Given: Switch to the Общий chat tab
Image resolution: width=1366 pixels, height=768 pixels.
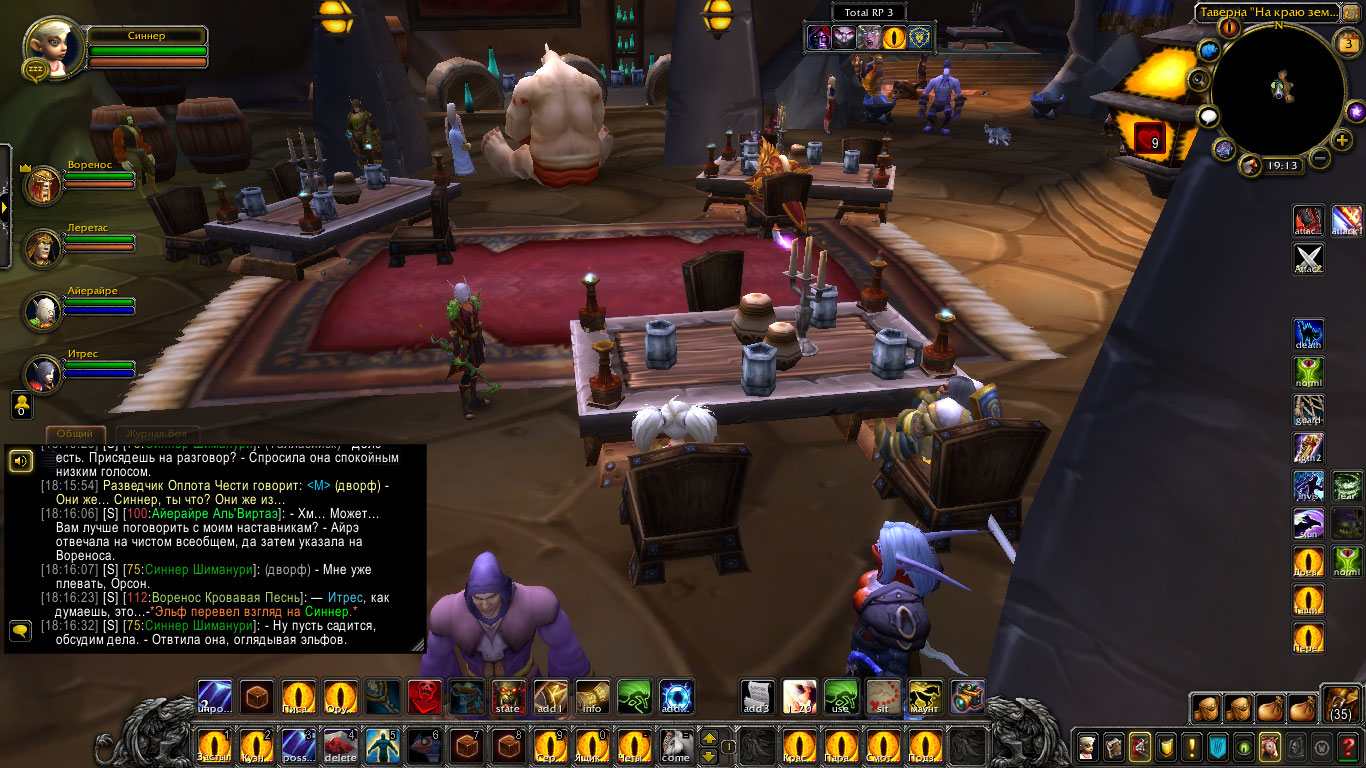Looking at the screenshot, I should pyautogui.click(x=75, y=433).
